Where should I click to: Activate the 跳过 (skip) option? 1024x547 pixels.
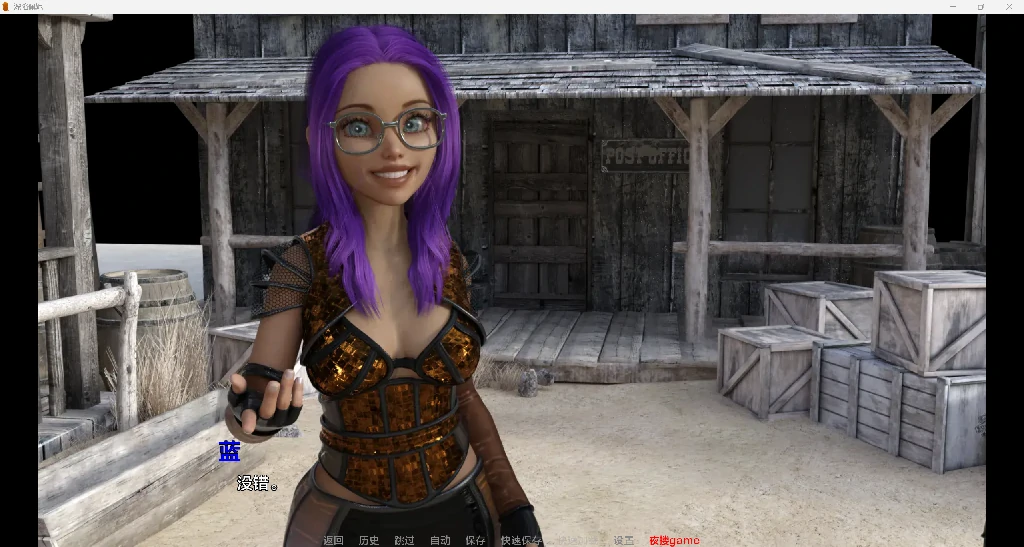click(x=404, y=541)
